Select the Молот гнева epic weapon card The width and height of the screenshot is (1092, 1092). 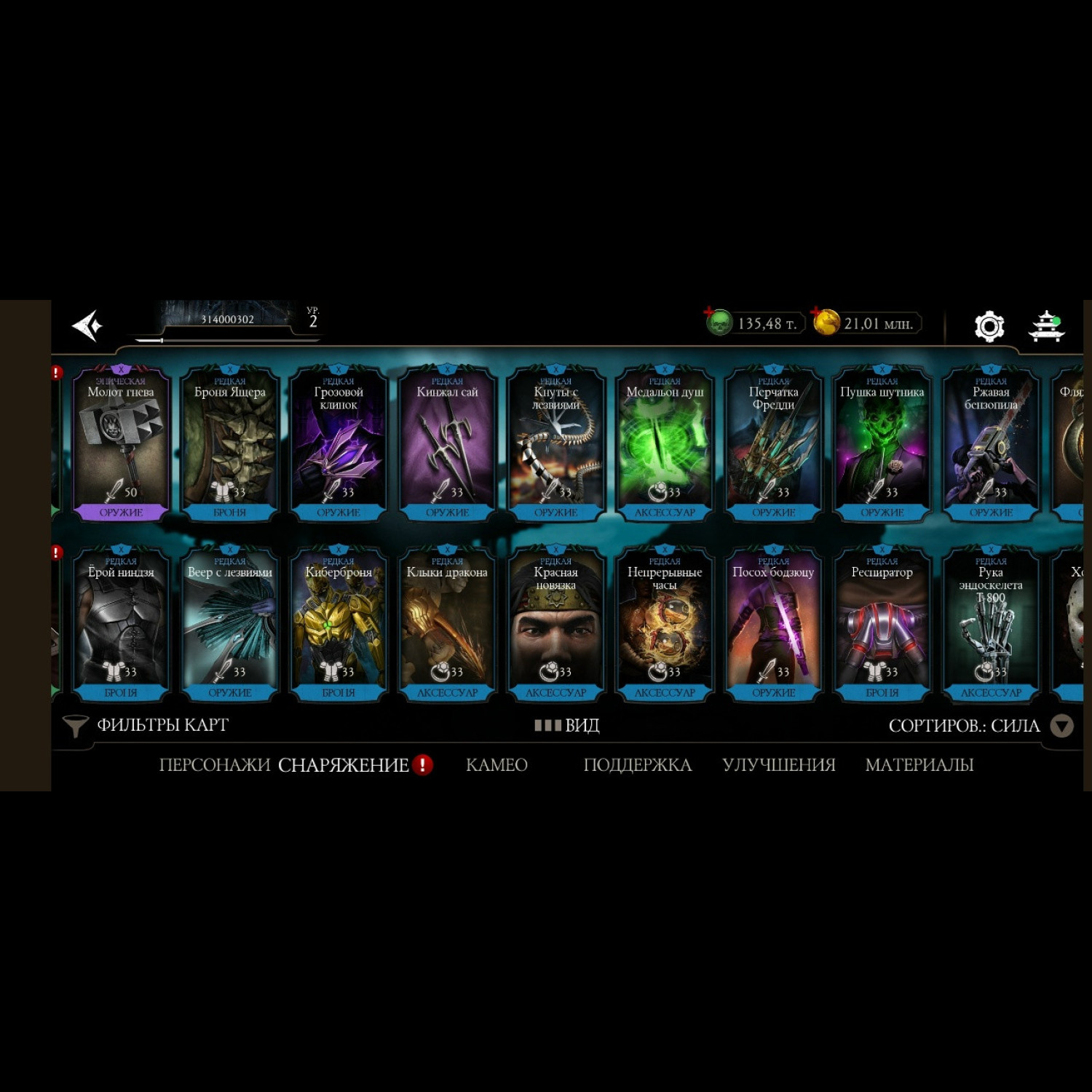121,444
